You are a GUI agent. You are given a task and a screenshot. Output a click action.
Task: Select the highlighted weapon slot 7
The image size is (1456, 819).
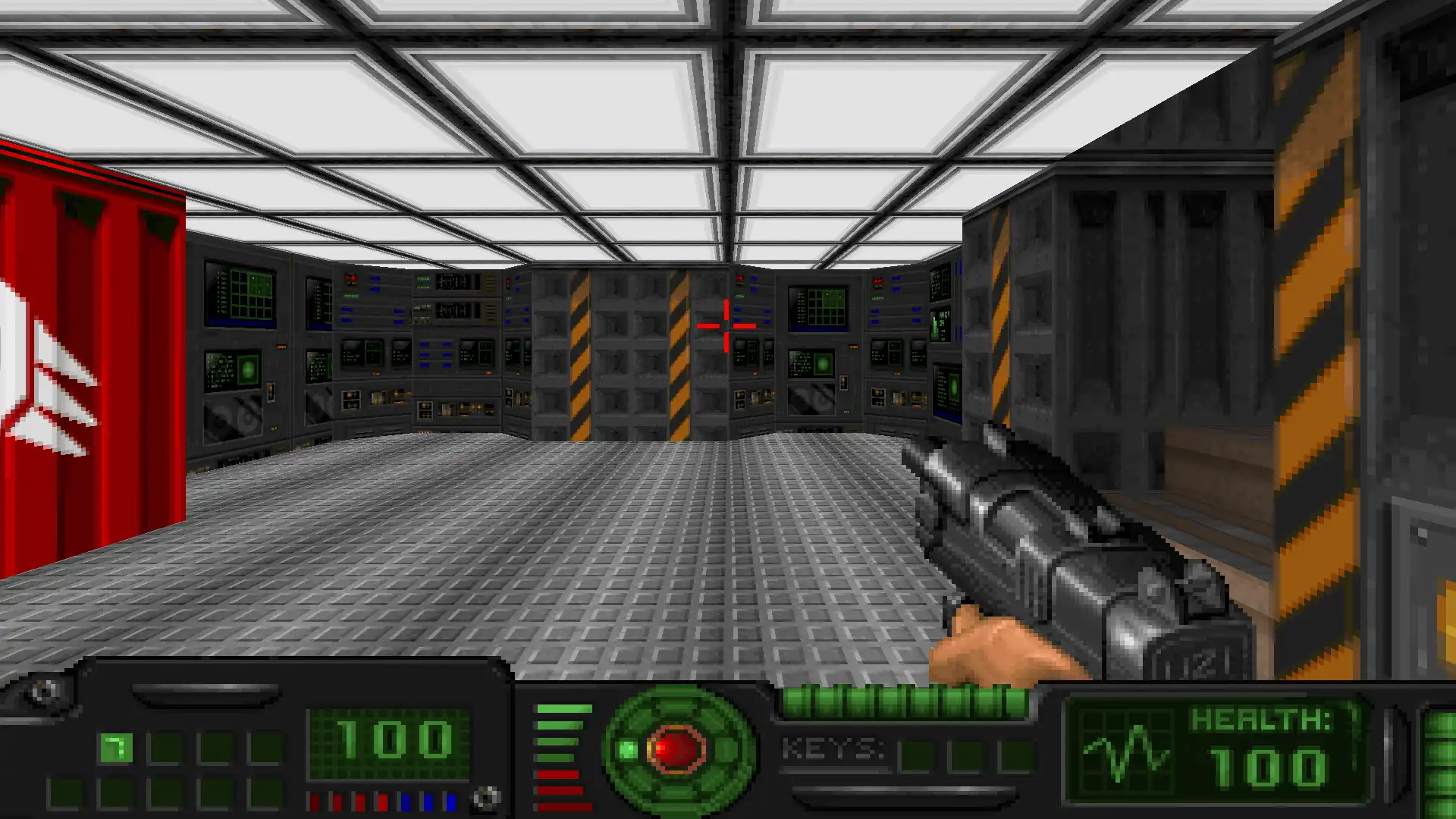(116, 748)
